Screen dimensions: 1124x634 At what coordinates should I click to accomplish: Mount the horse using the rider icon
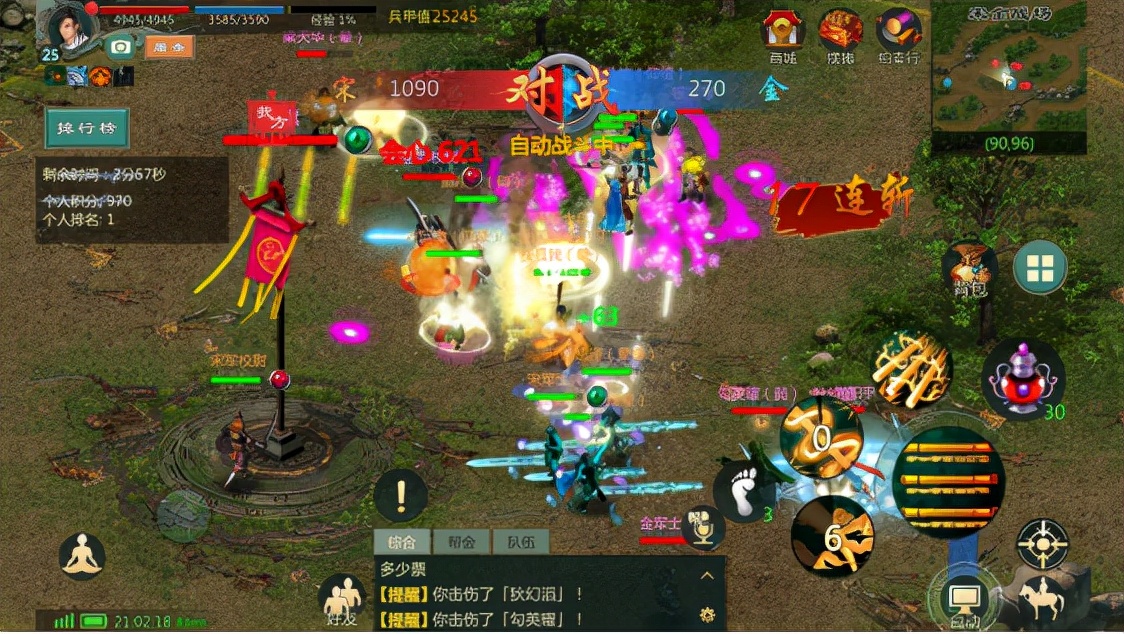[x=1041, y=600]
